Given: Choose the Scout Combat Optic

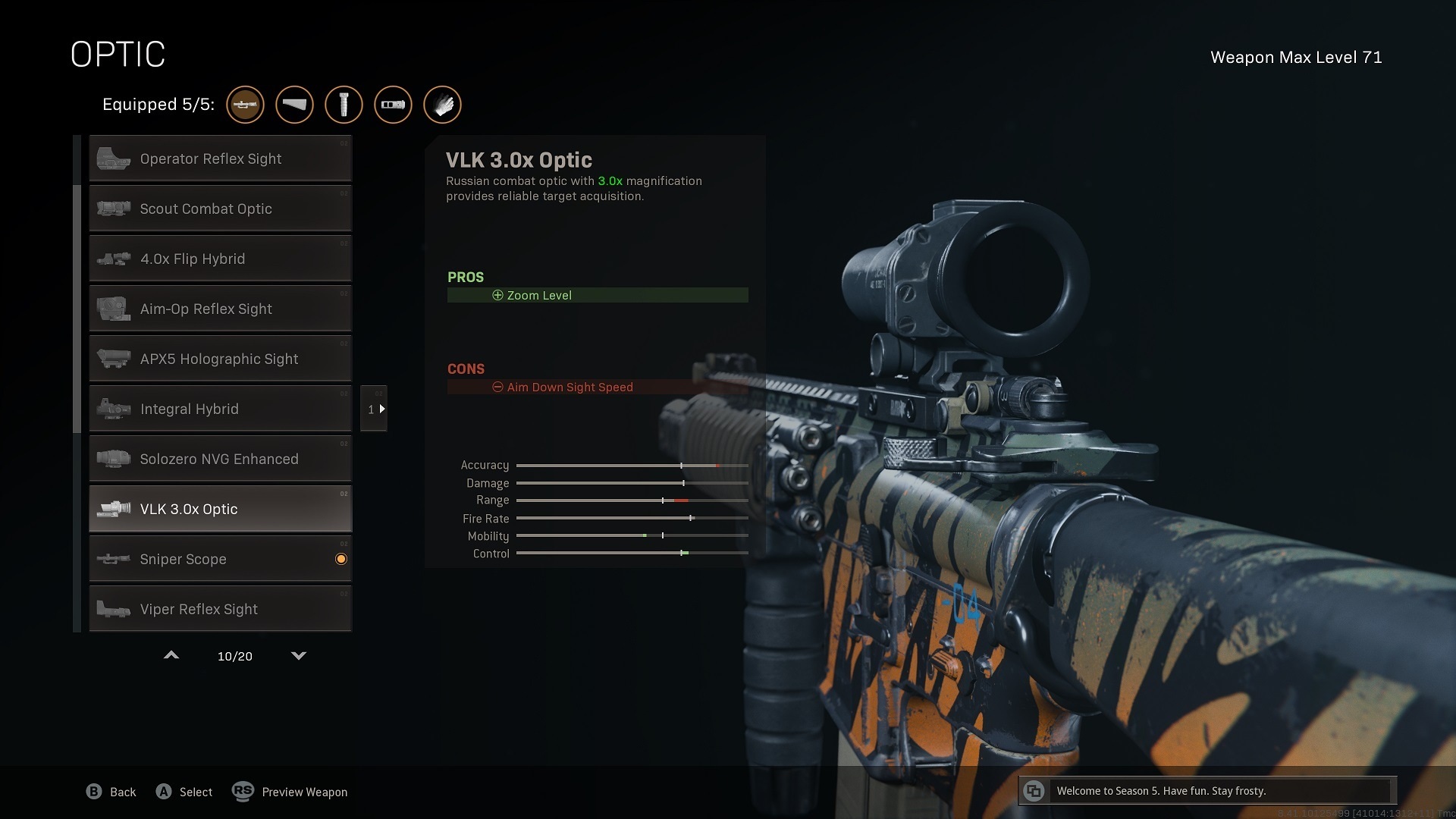Looking at the screenshot, I should coord(220,209).
